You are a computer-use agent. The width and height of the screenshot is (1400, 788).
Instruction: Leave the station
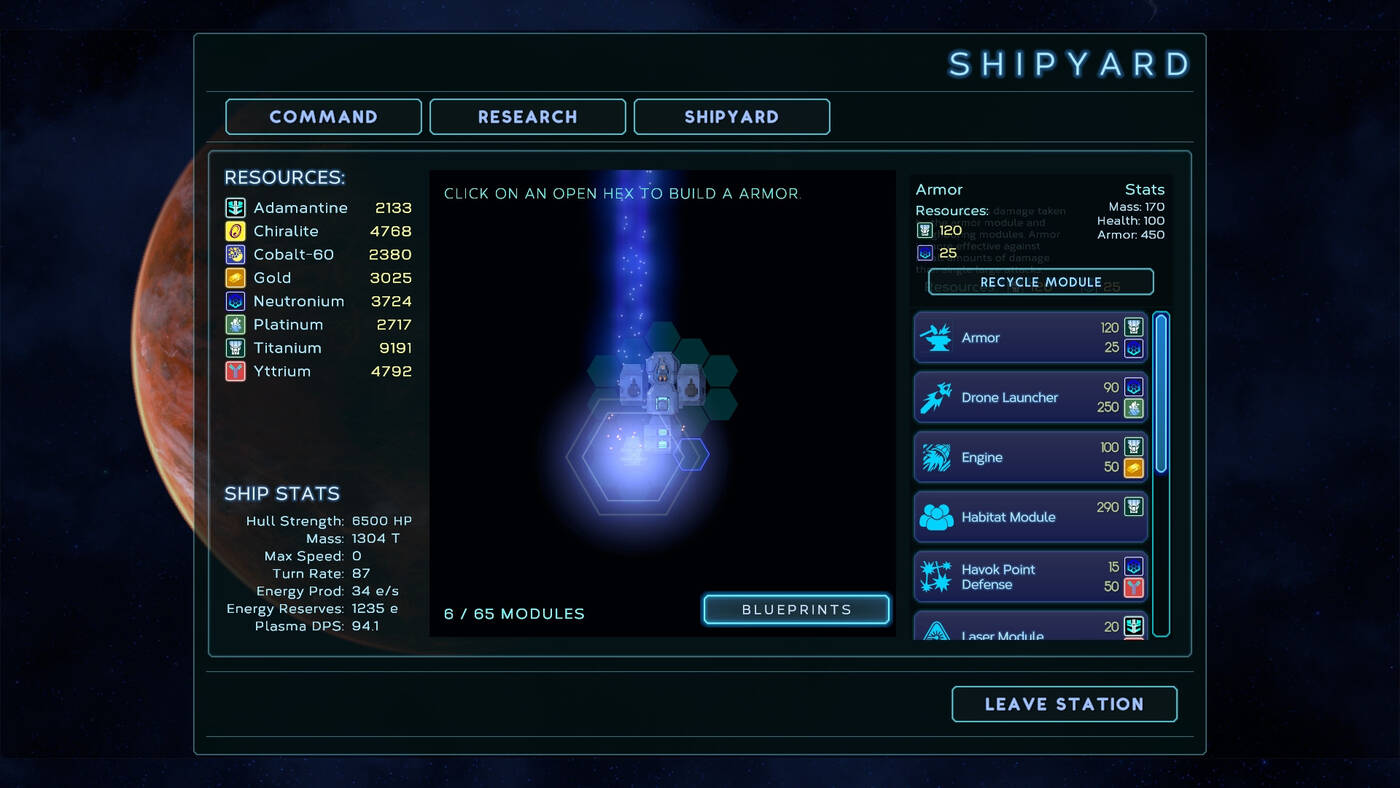click(x=1064, y=704)
